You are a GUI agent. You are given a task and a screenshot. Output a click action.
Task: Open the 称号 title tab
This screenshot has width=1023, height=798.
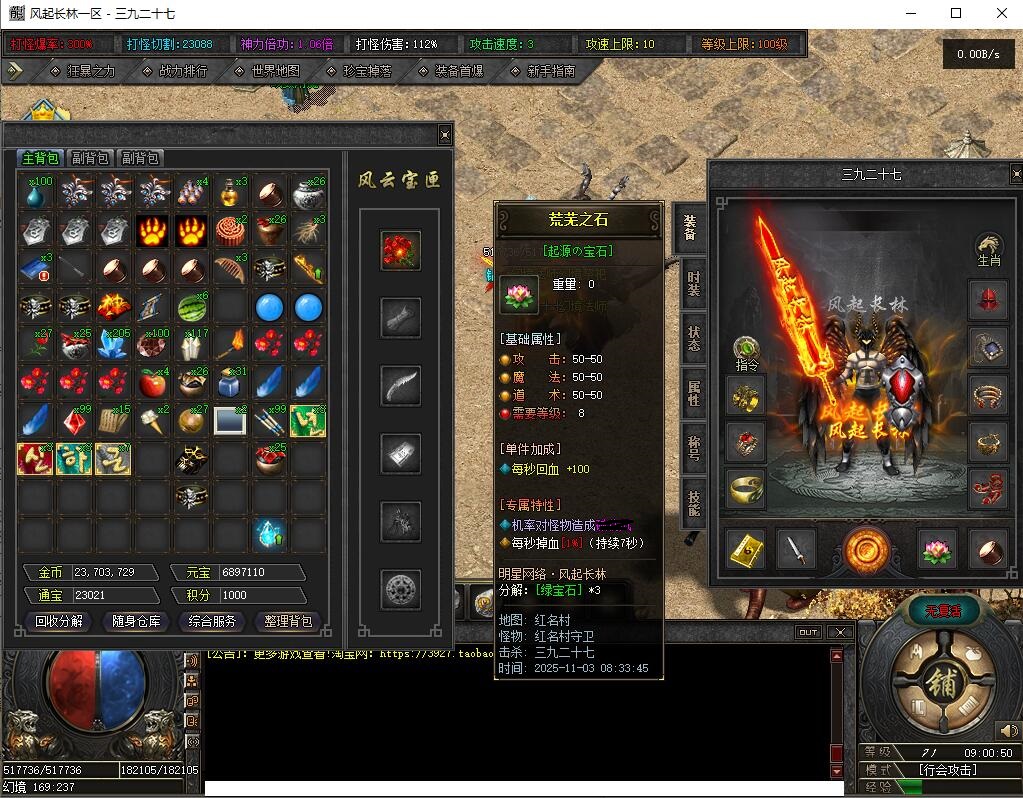tap(692, 444)
